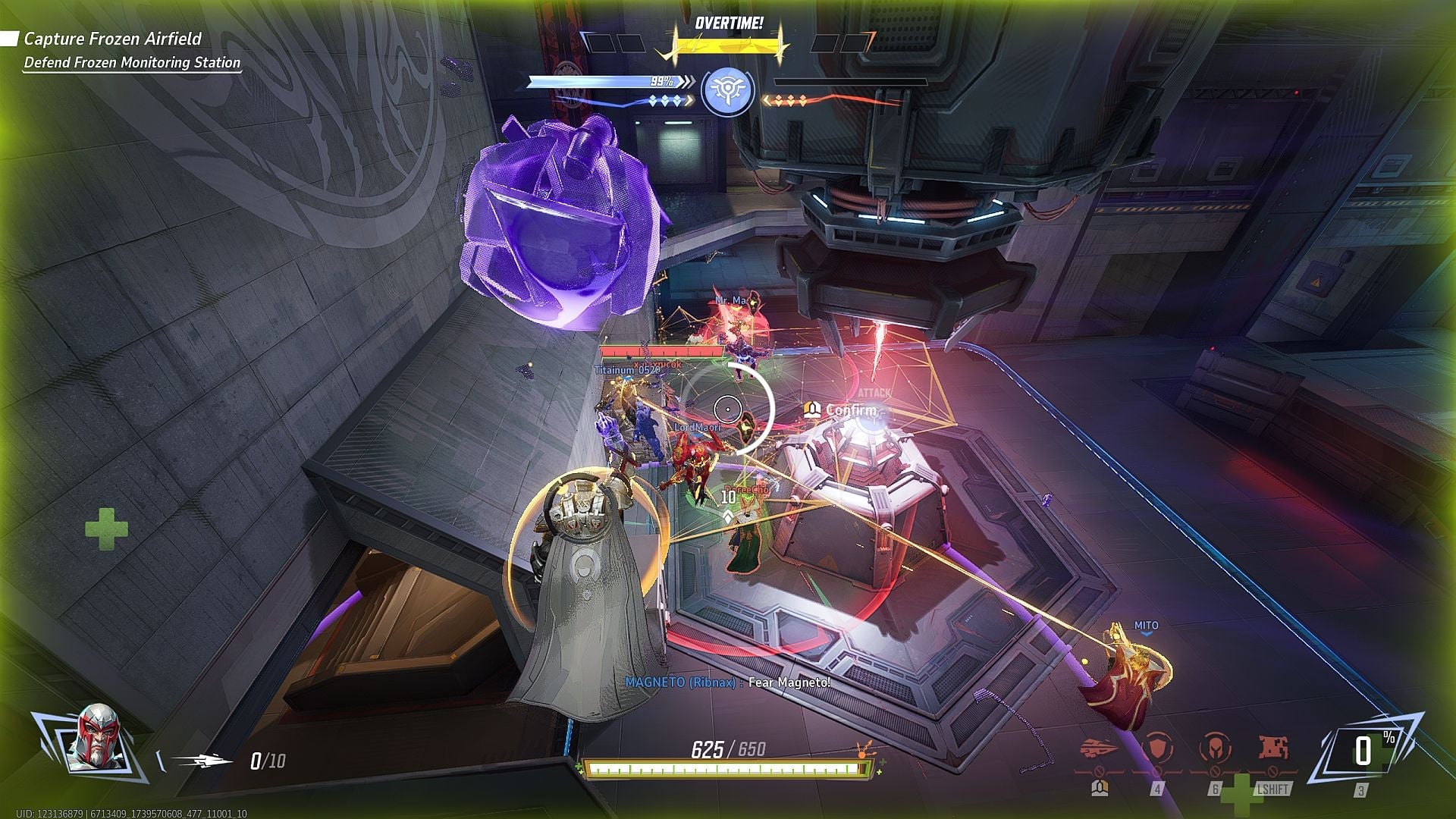Click a red enemy diamond indicator

coord(790,101)
